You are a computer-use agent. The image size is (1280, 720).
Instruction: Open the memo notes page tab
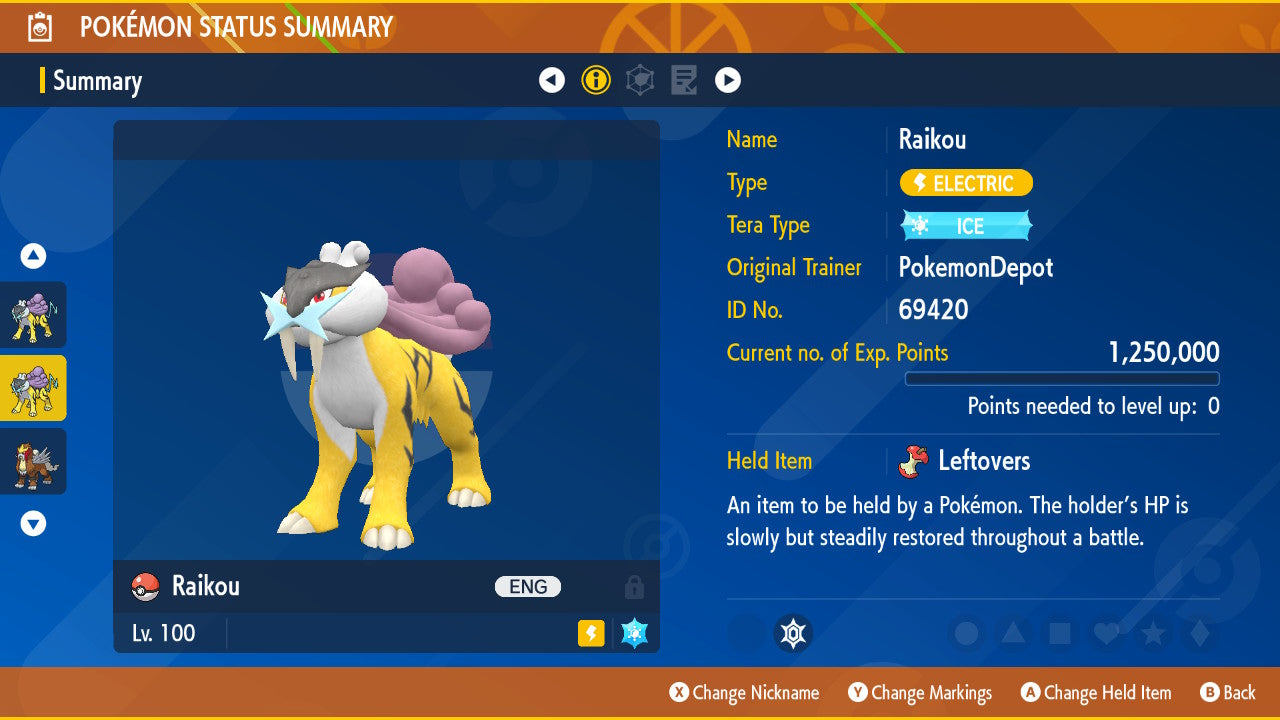pyautogui.click(x=684, y=80)
